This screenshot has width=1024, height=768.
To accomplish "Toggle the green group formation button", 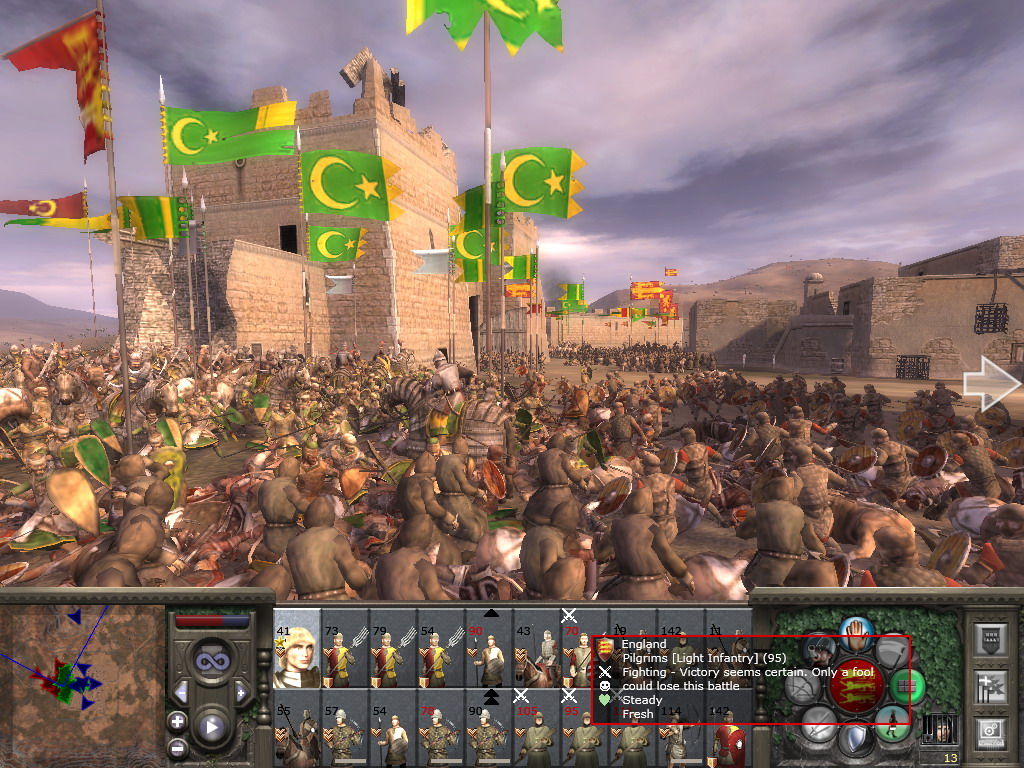I will (x=908, y=686).
